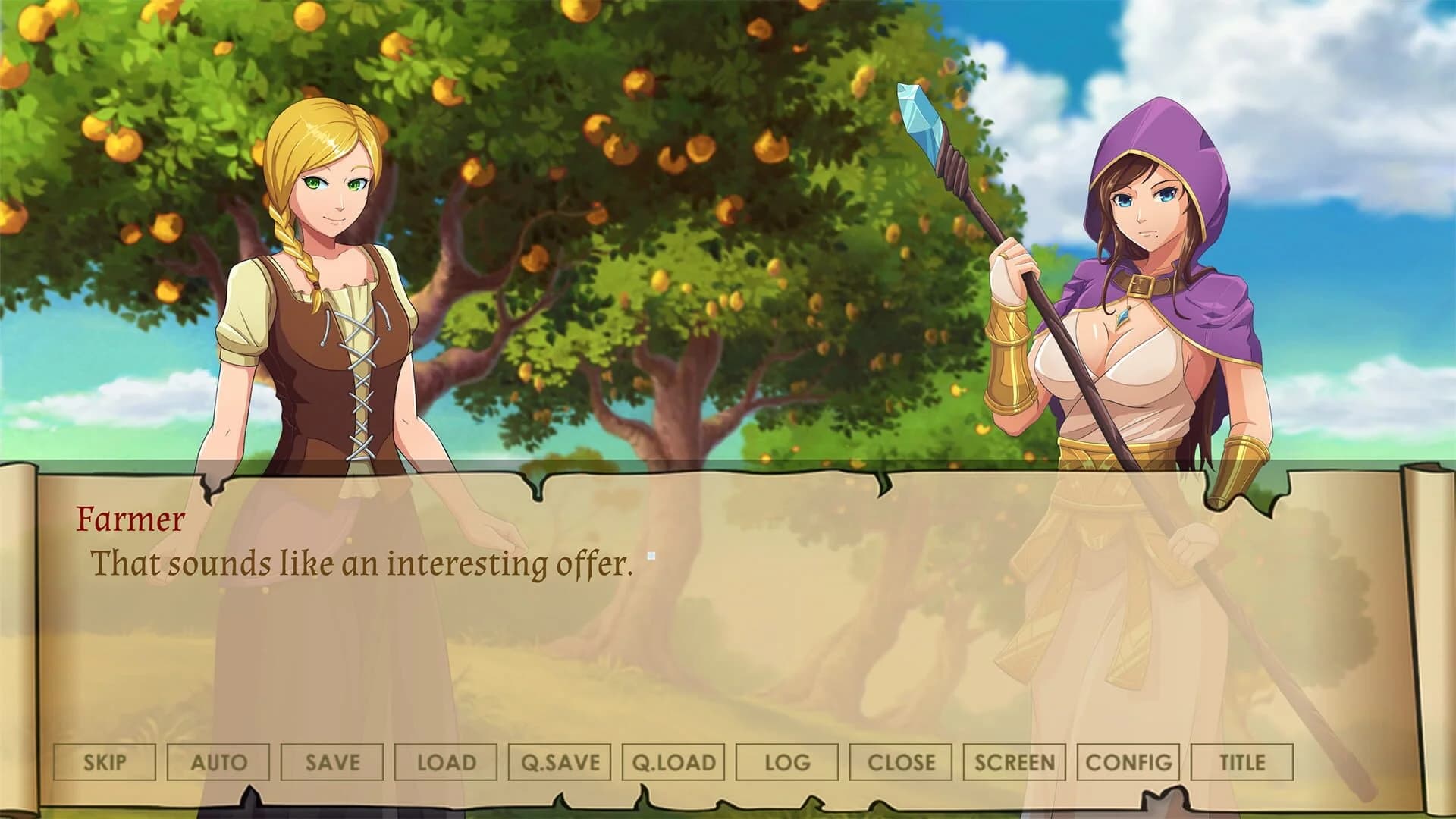Viewport: 1456px width, 819px height.
Task: Enable AUTO mode for automatic text advance
Action: point(220,763)
